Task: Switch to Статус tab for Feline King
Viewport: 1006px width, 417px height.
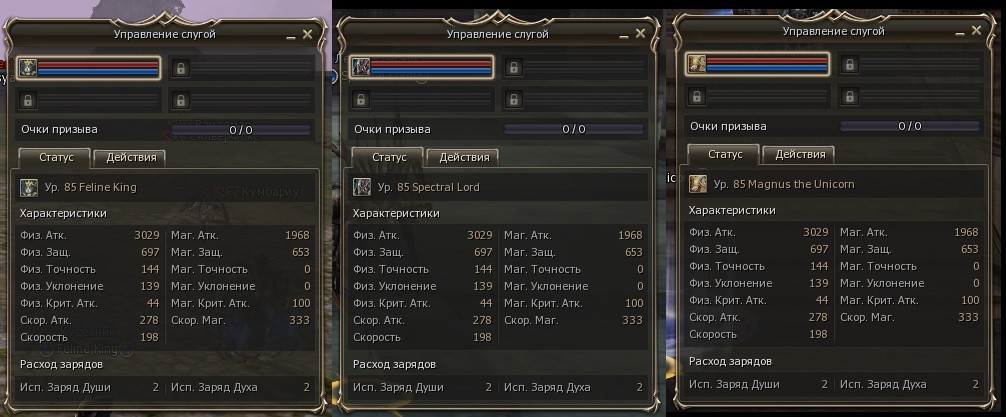Action: 55,157
